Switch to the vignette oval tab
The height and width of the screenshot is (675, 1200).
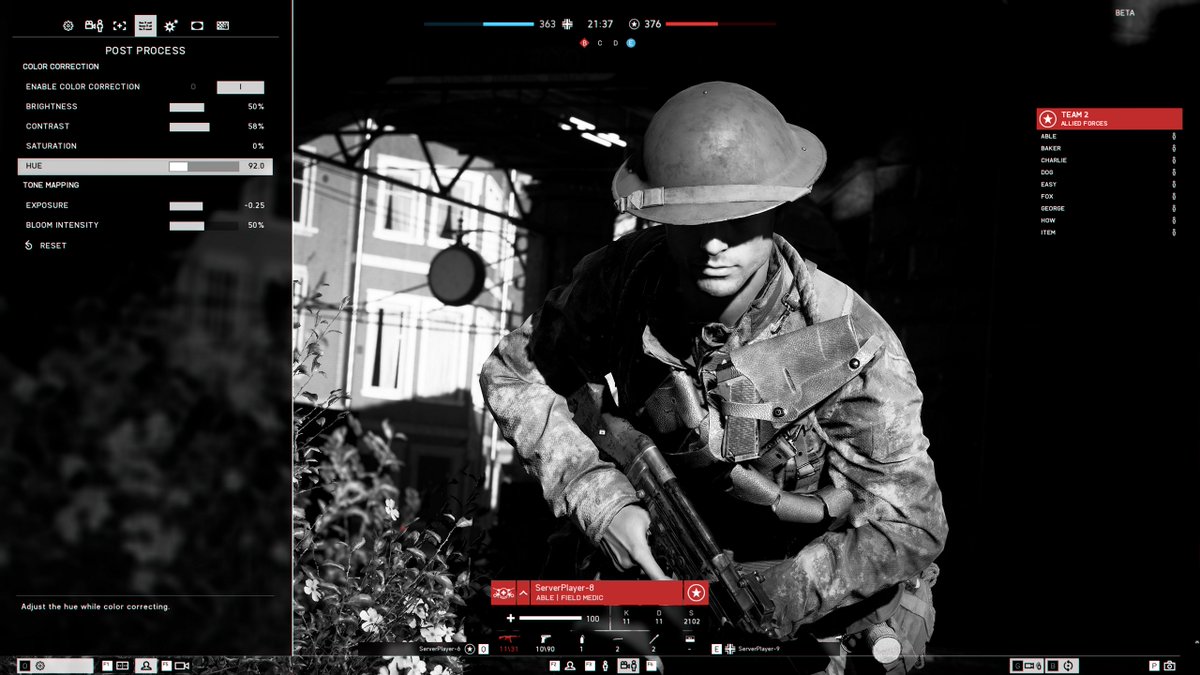pos(197,26)
